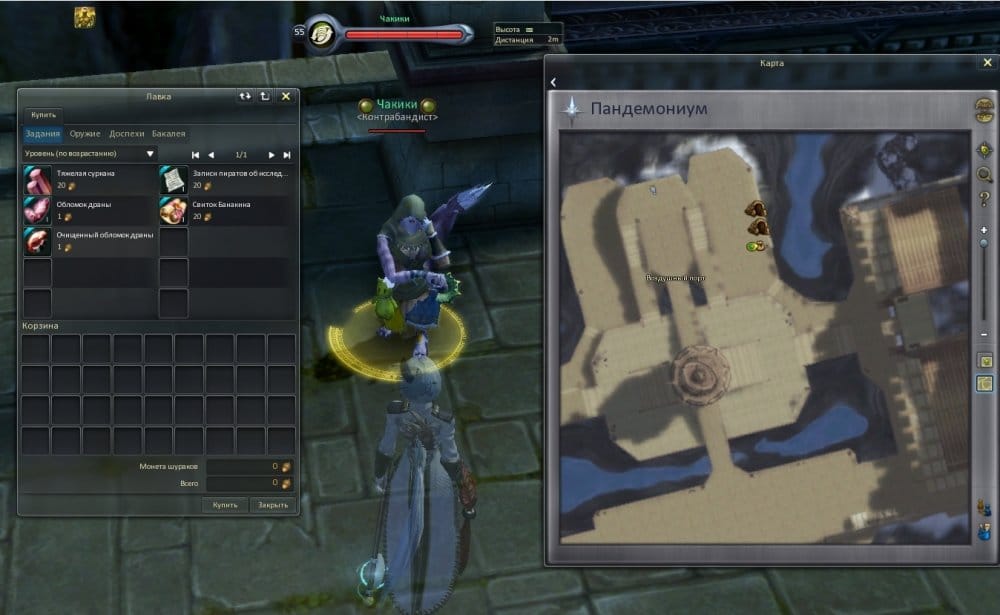This screenshot has height=615, width=1000.
Task: Click the Закрыть button
Action: (272, 505)
